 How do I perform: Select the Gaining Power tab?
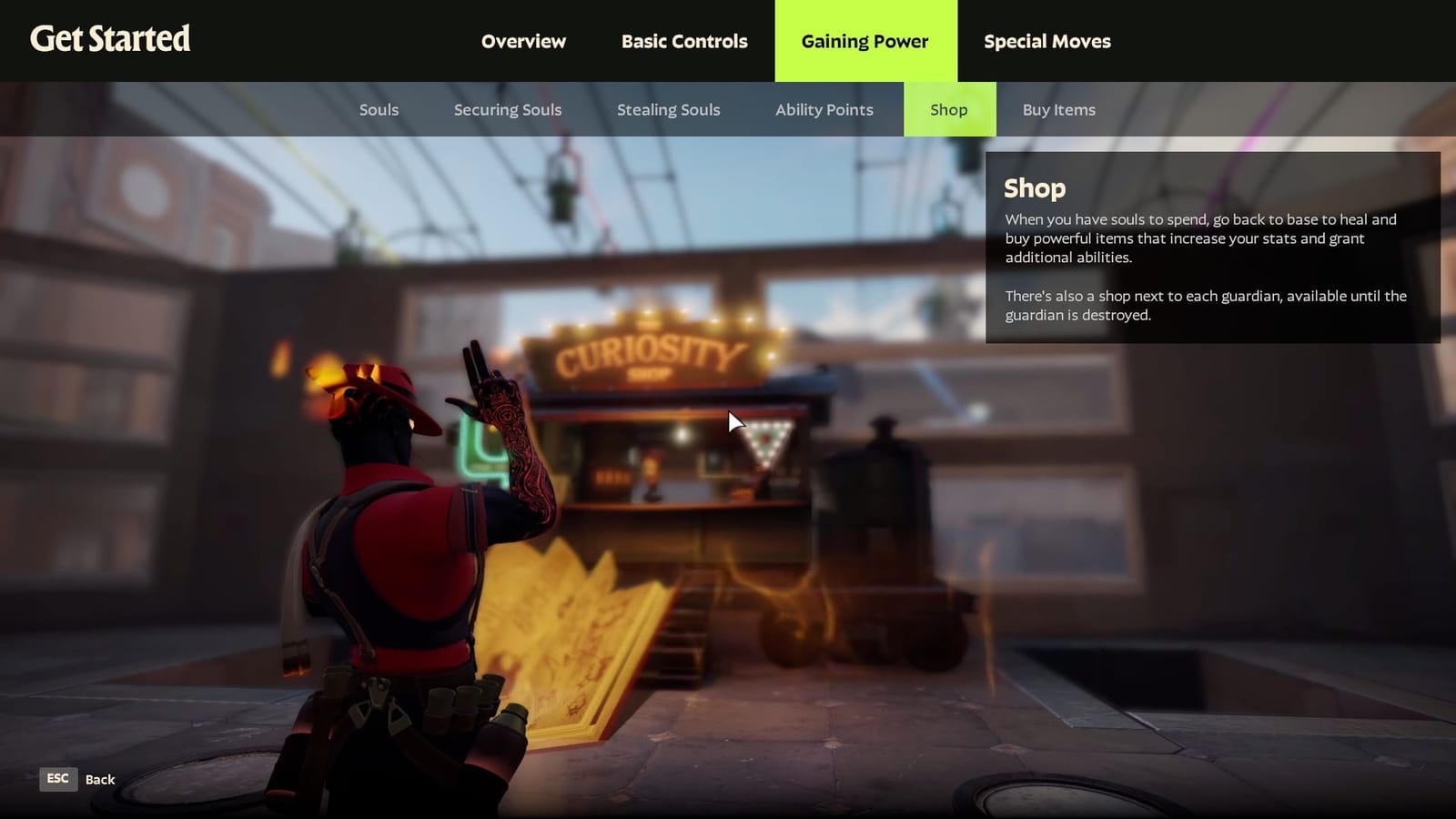864,41
